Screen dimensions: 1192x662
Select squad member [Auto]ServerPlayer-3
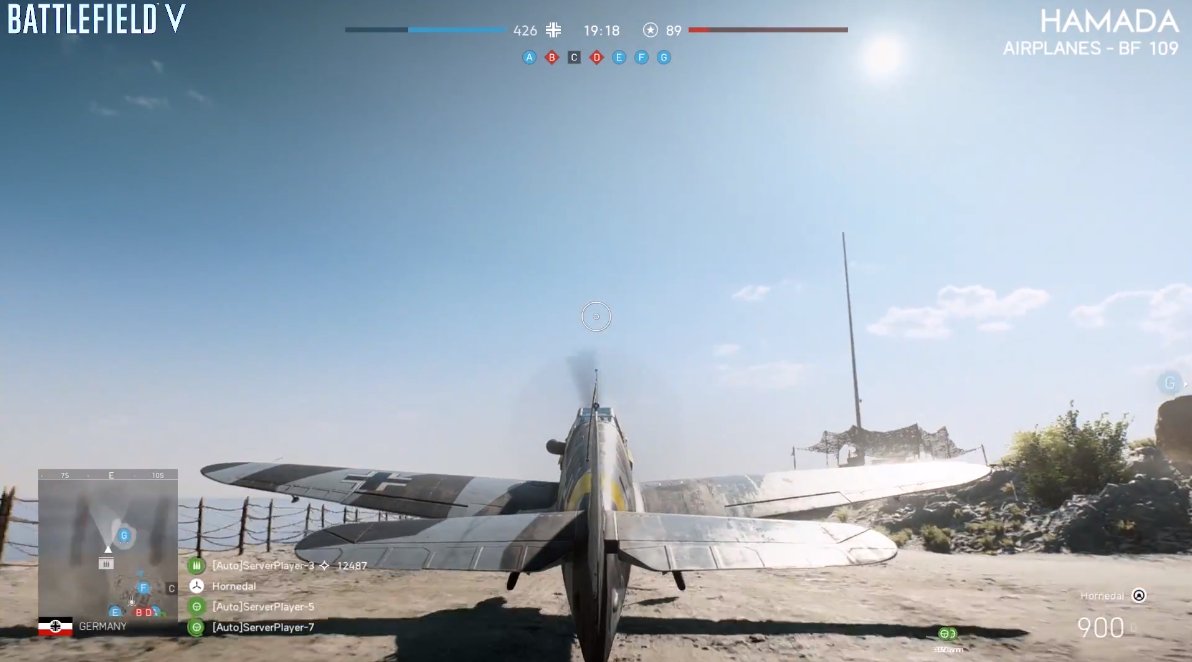click(x=262, y=566)
